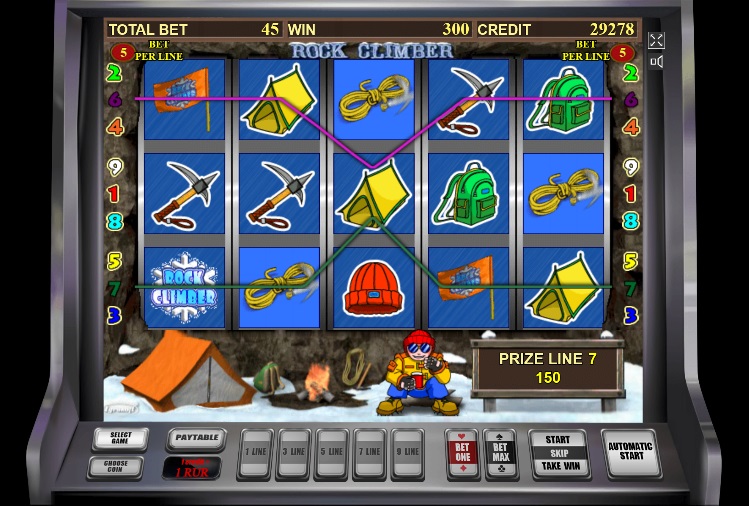Click the Bet One button
This screenshot has width=749, height=506.
tap(462, 453)
